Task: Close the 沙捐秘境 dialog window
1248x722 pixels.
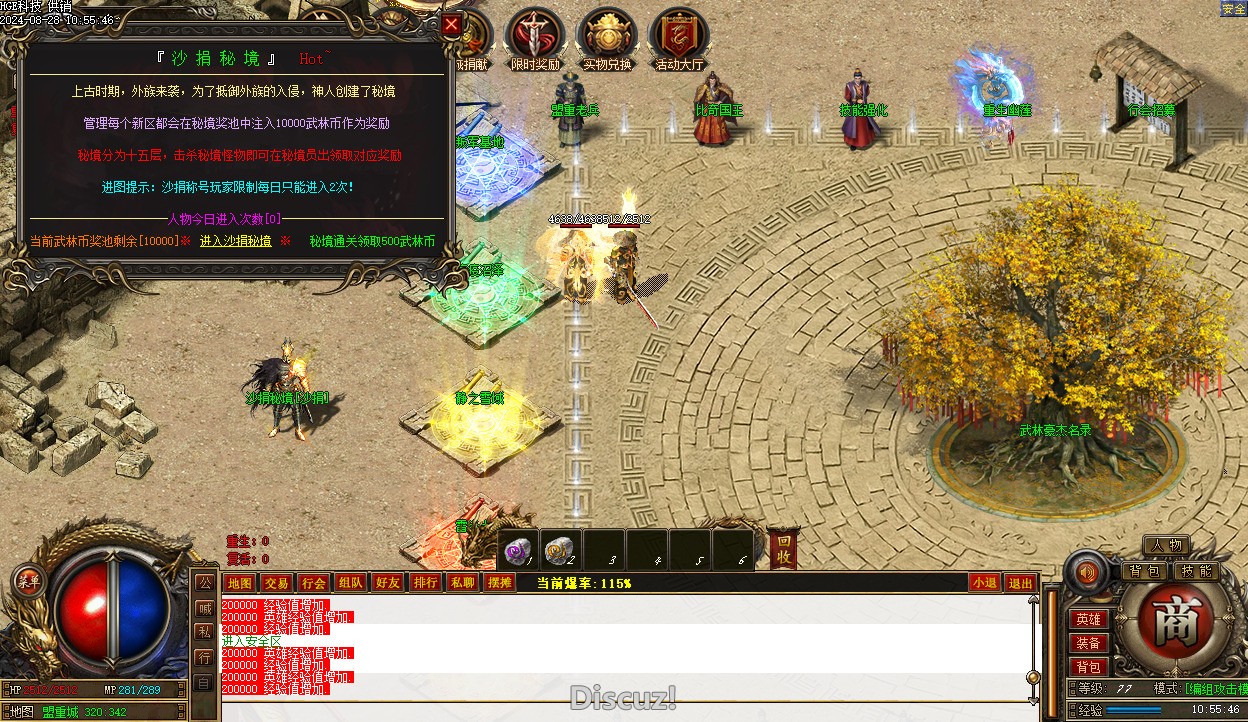Action: point(452,25)
